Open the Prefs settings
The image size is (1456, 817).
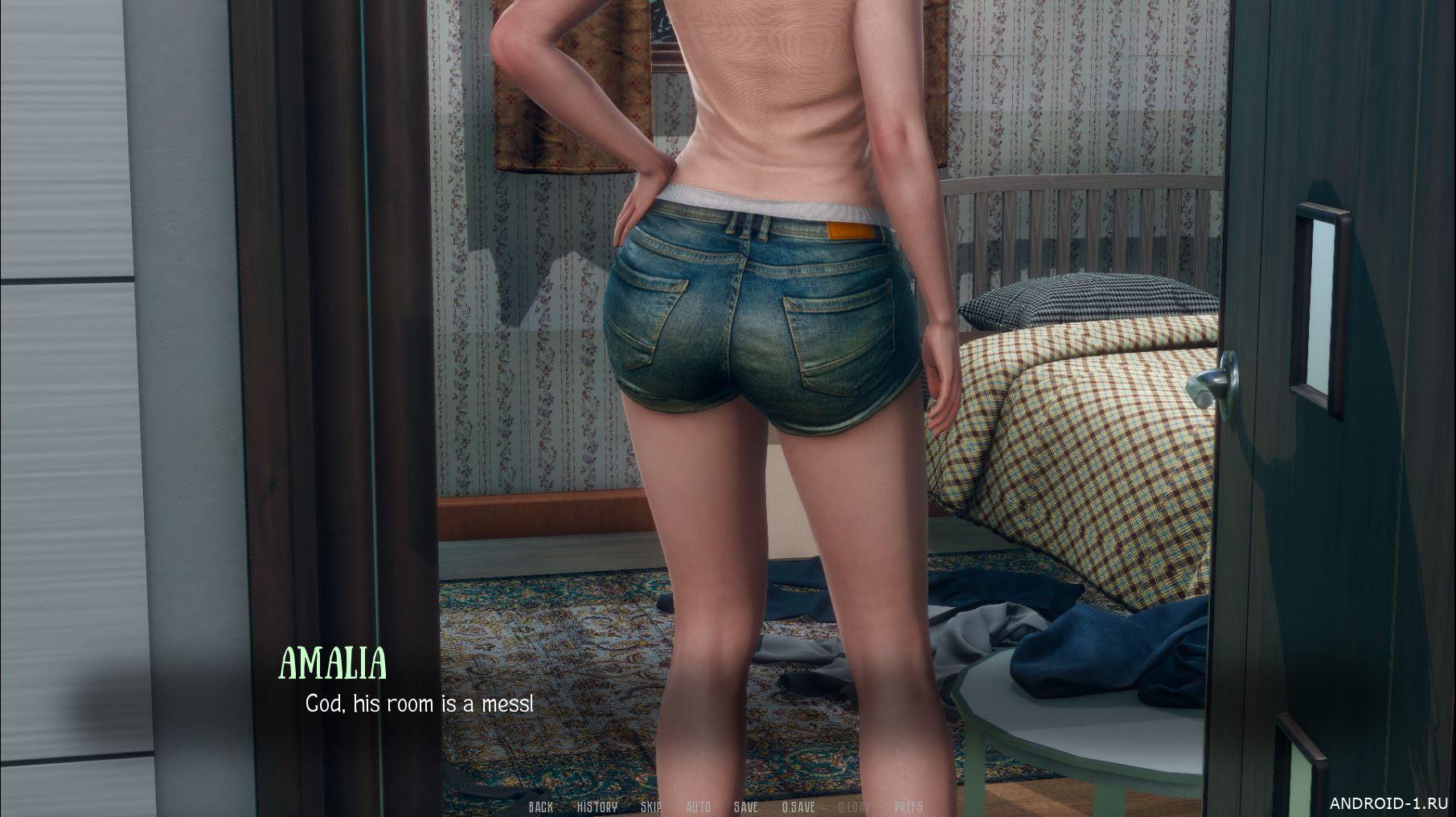click(908, 807)
